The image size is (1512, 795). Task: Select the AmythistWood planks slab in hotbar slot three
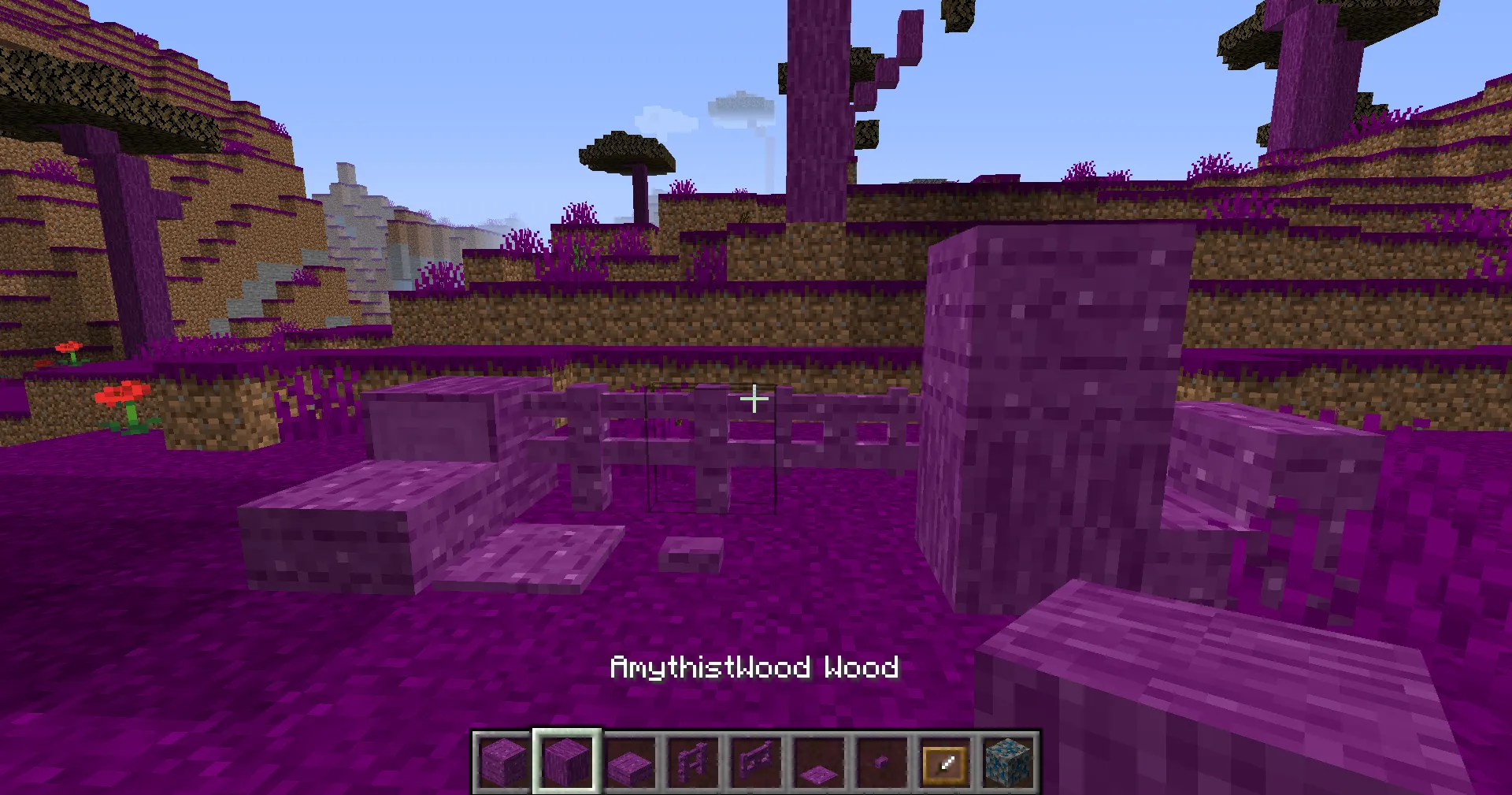click(x=630, y=760)
